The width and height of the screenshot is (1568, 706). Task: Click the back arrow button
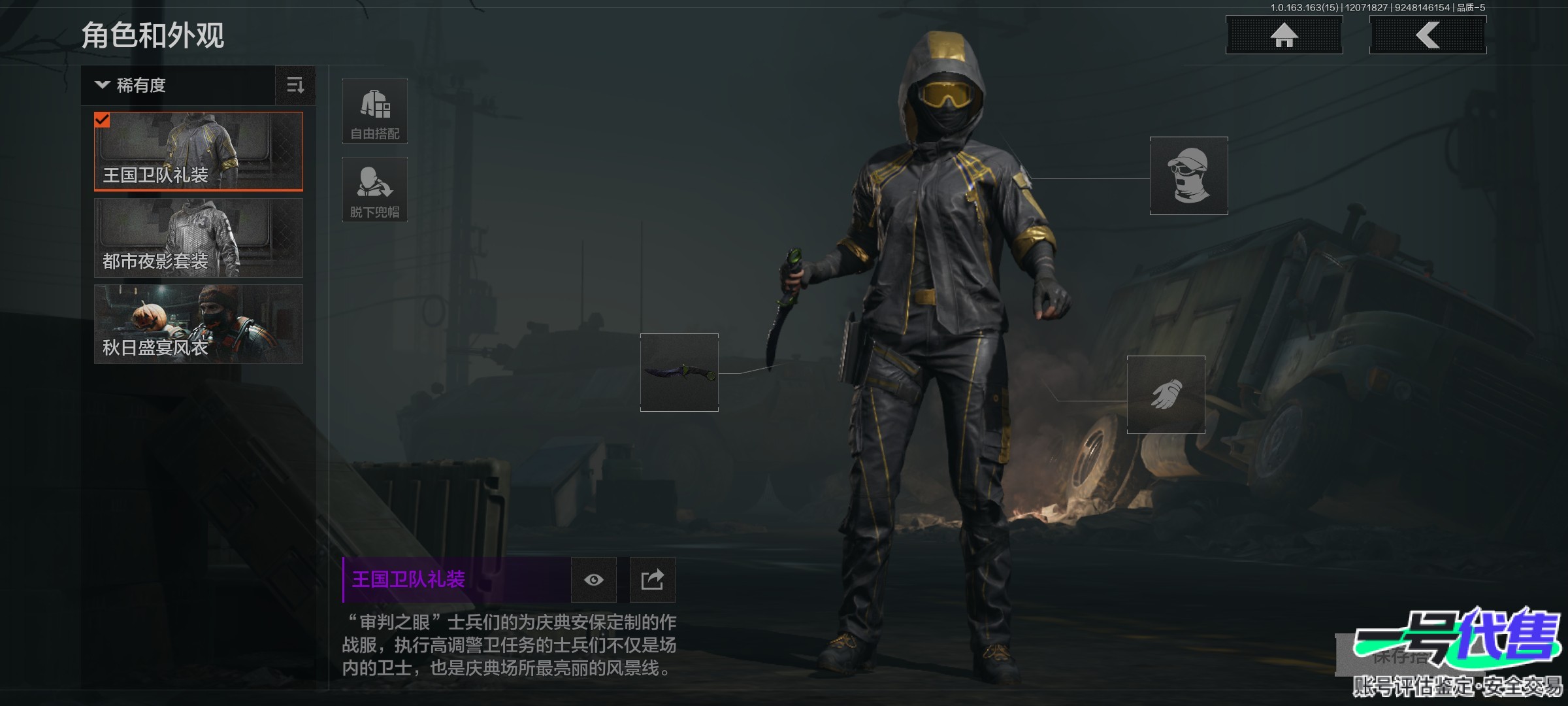click(x=1428, y=35)
